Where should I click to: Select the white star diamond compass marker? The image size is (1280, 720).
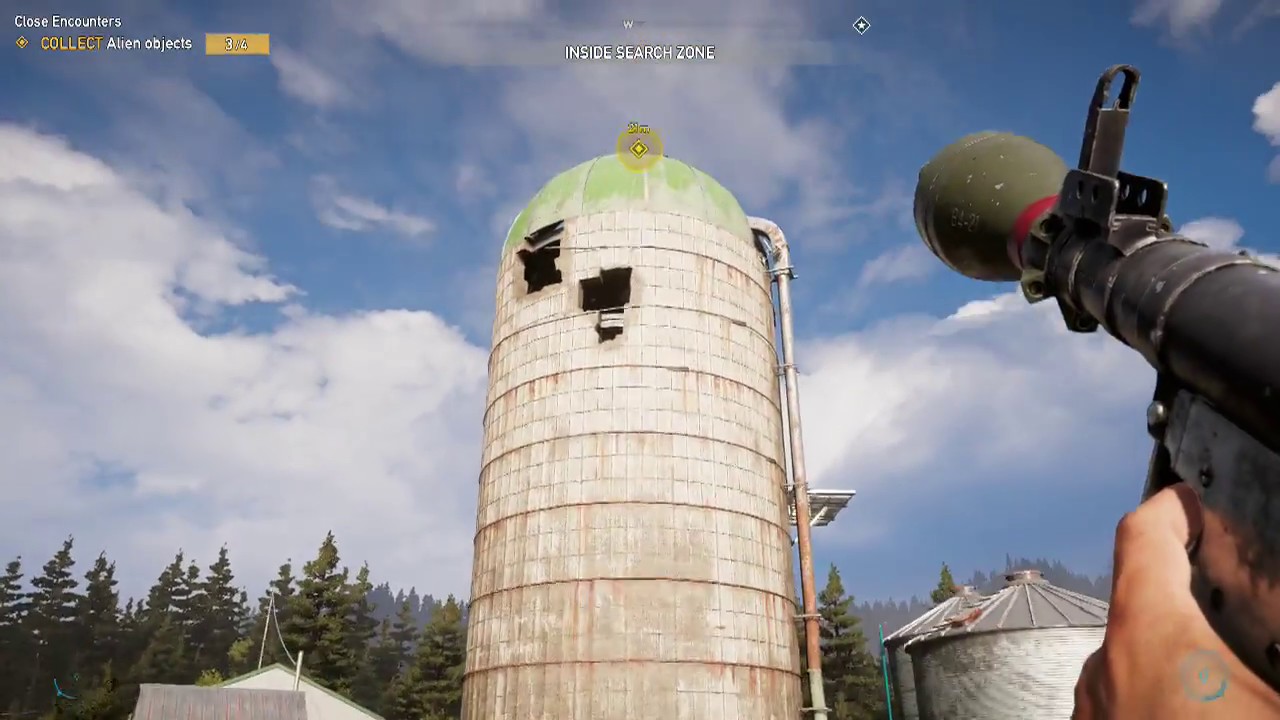(x=861, y=25)
